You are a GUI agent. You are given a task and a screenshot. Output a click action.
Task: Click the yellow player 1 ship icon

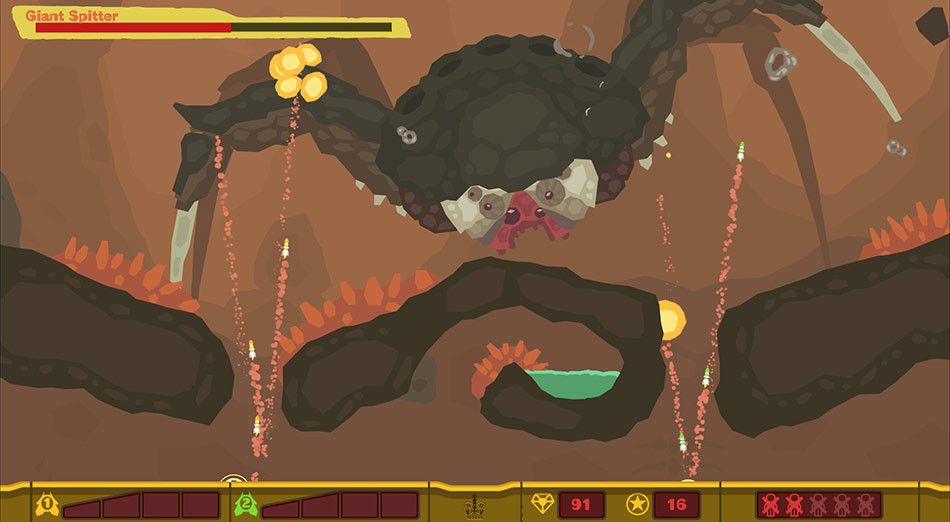46,504
